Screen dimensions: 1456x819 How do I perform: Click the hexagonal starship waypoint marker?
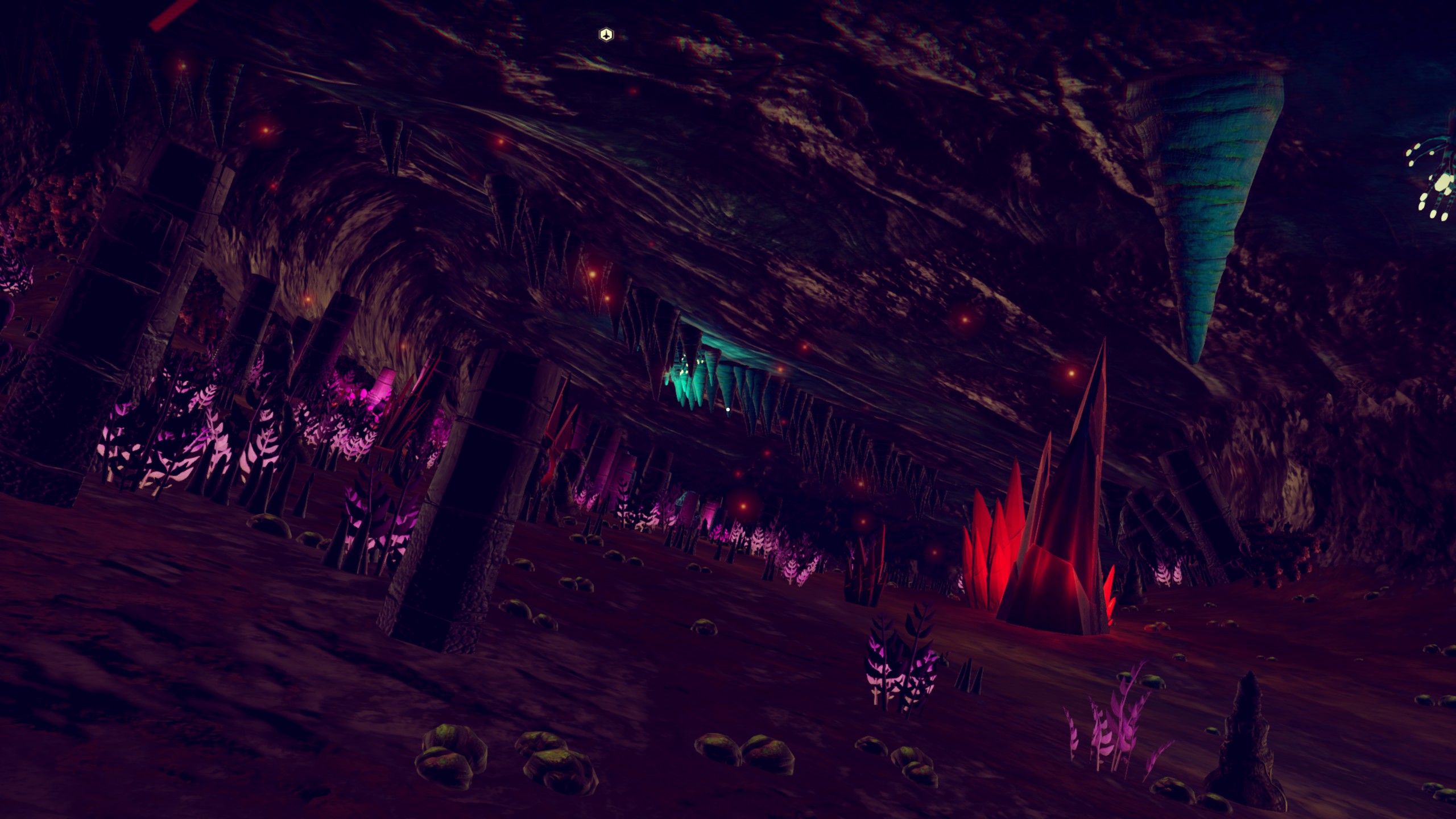[606, 35]
